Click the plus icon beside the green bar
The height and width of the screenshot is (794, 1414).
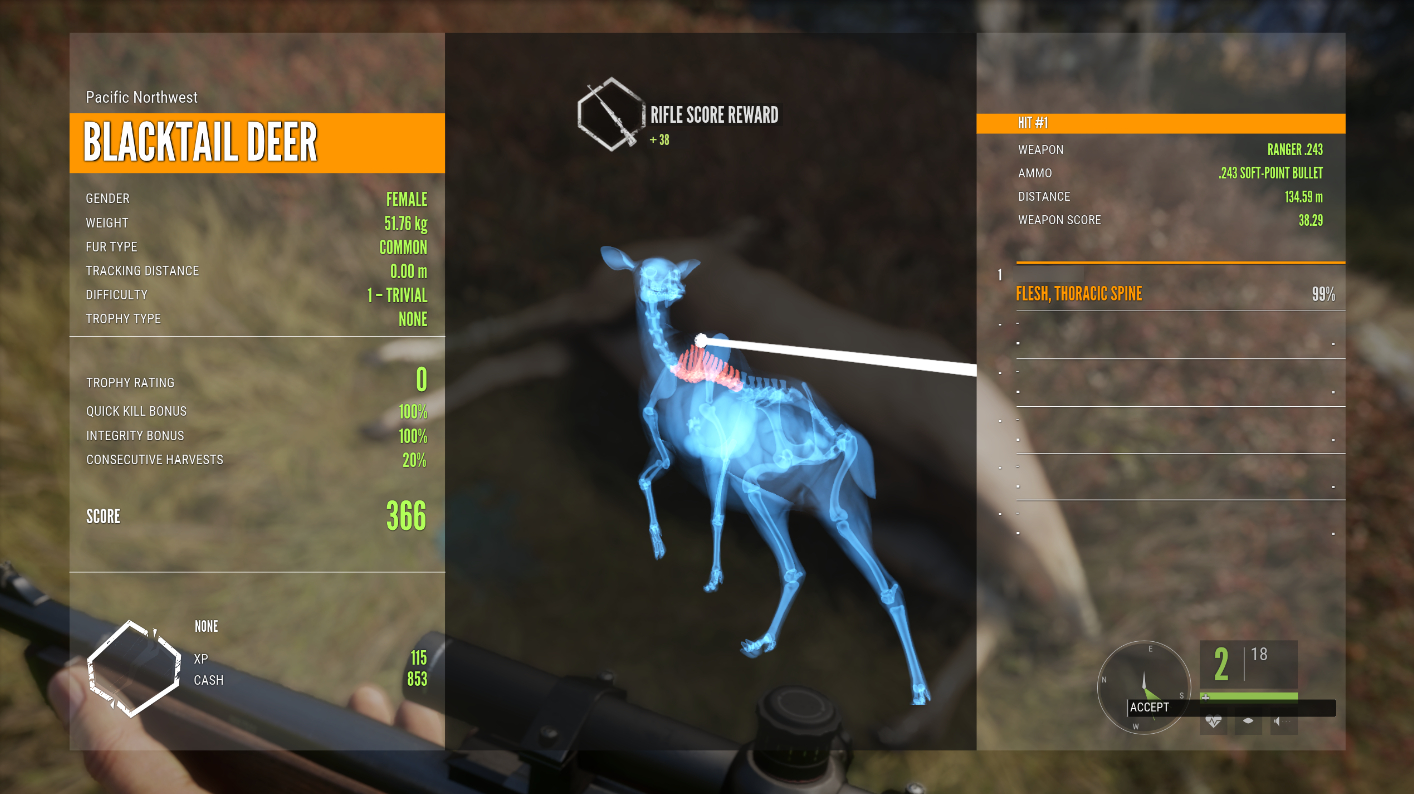click(x=1205, y=697)
